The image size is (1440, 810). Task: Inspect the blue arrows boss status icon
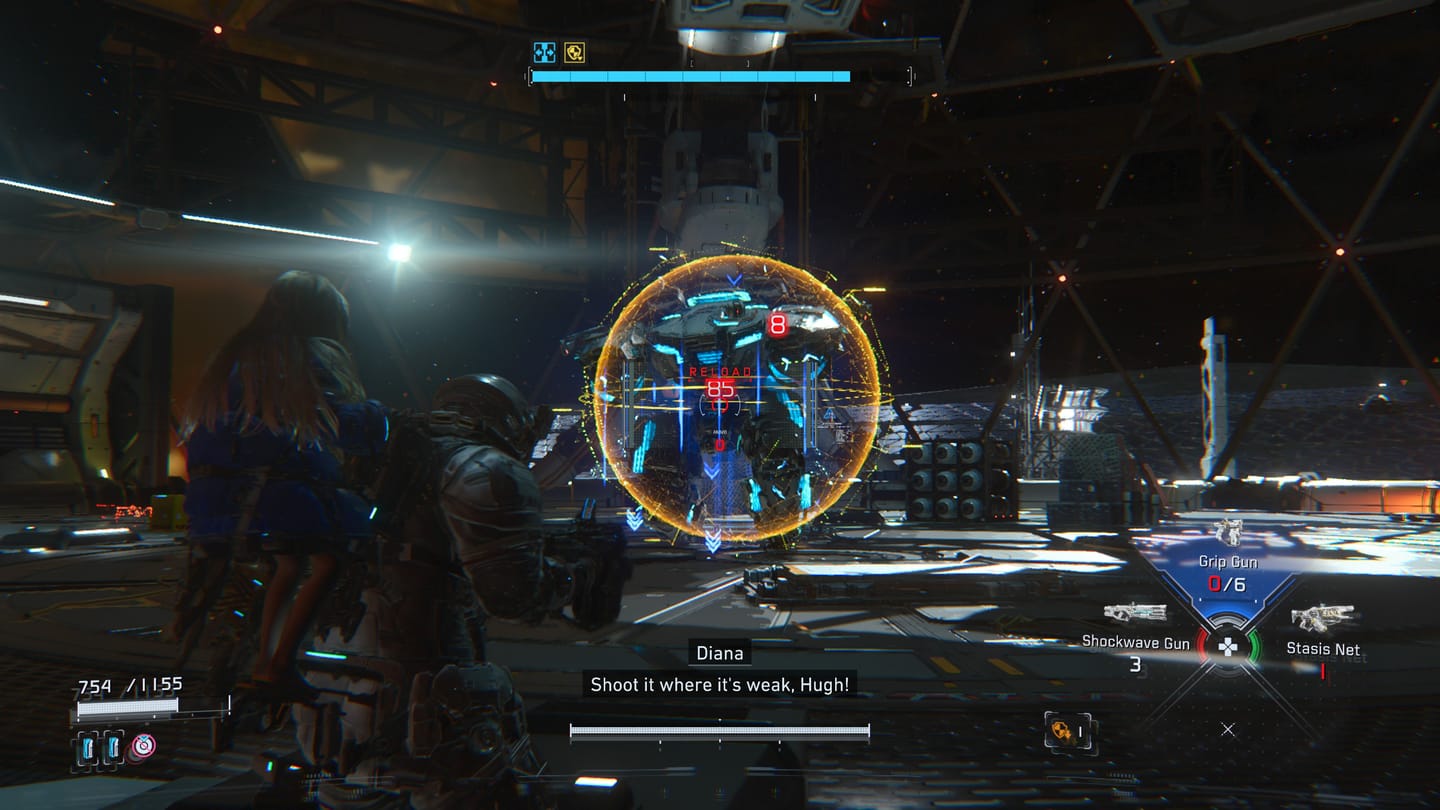(x=544, y=52)
